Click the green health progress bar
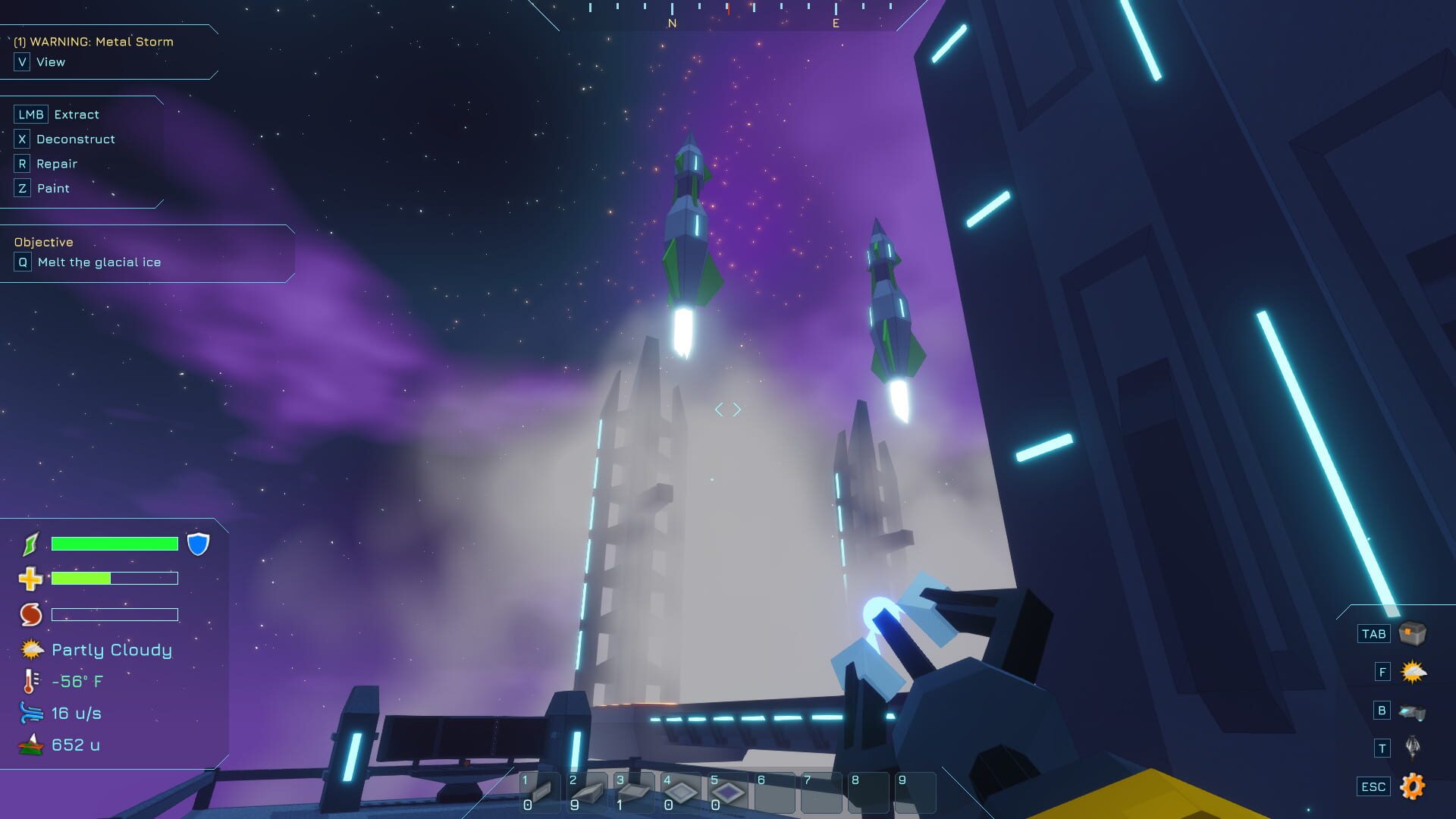Viewport: 1456px width, 819px height. coord(112,543)
